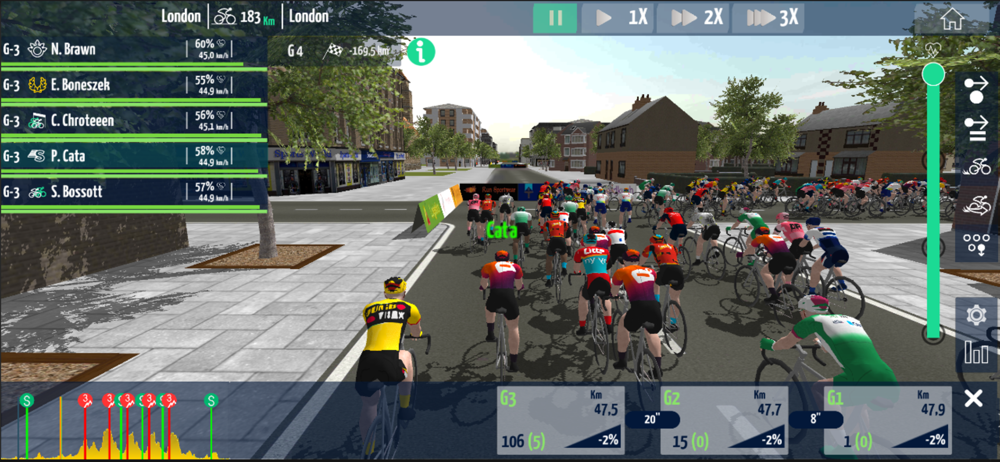
Task: Show the bar chart statistics panel
Action: (x=976, y=351)
